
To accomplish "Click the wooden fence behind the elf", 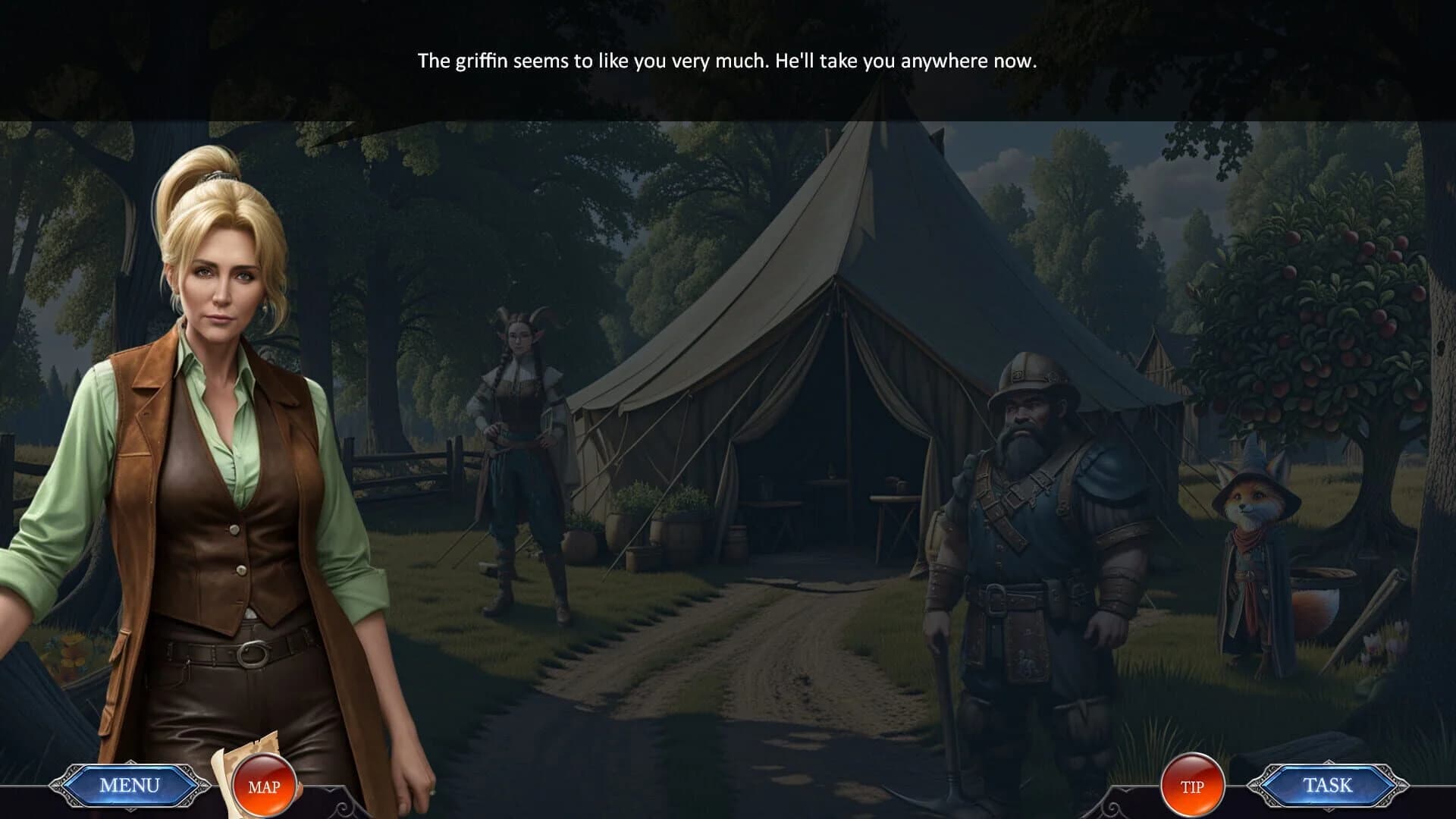I will (409, 466).
